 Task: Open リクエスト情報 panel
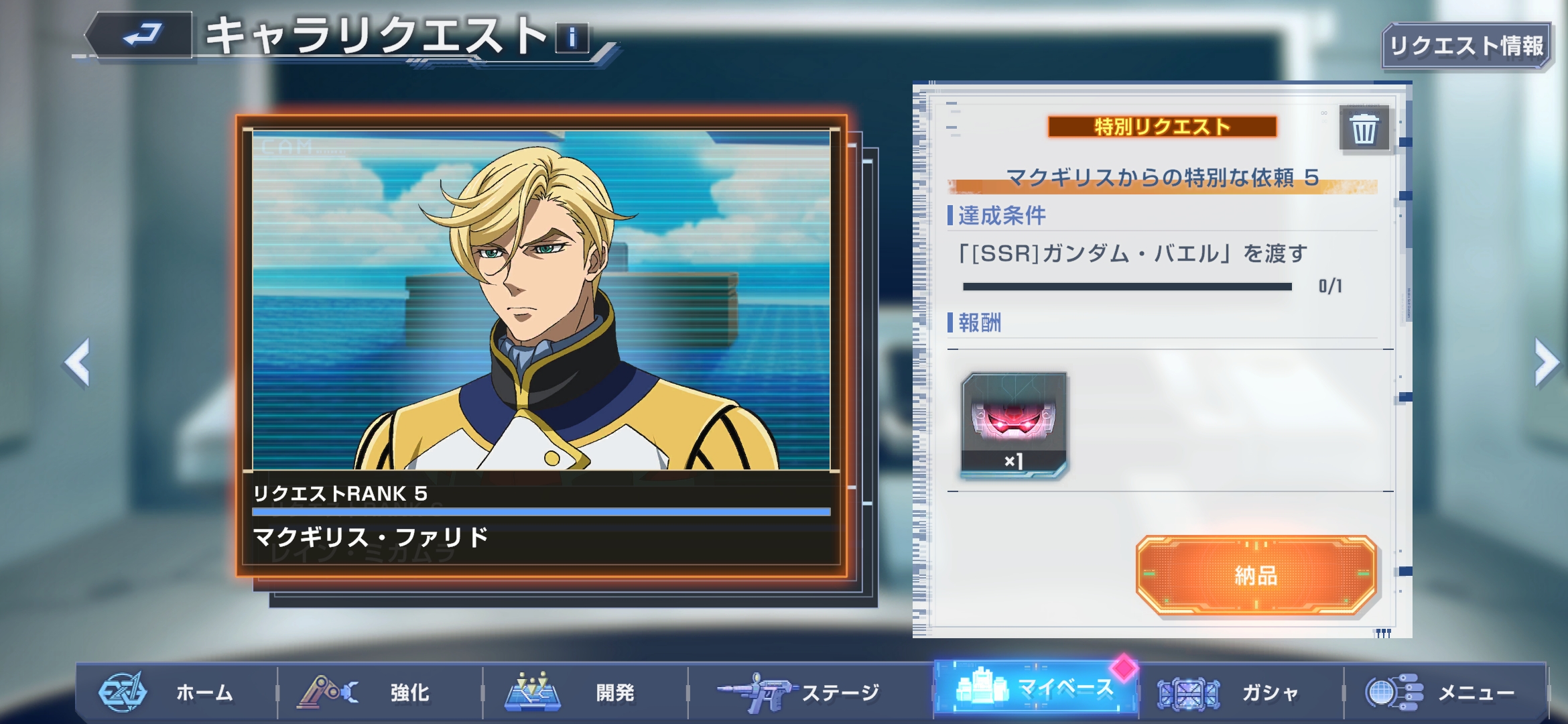click(x=1465, y=46)
